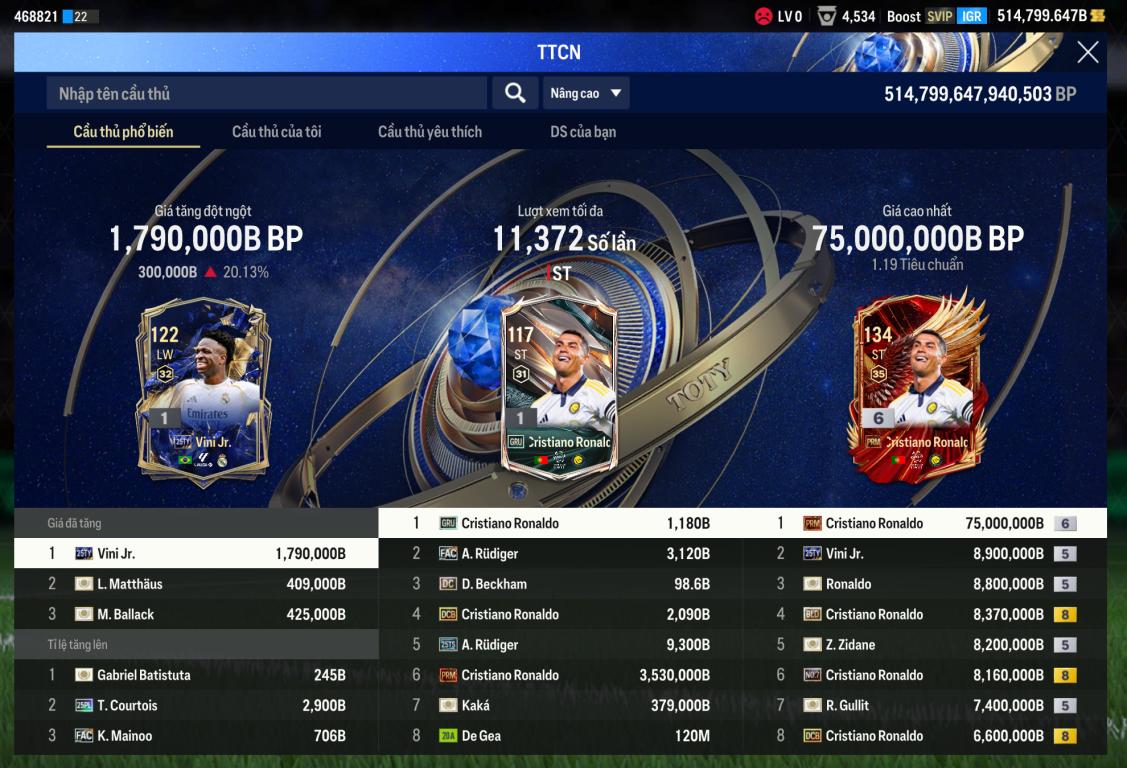Select the 122 LW Vini Jr. card
The width and height of the screenshot is (1127, 768).
pyautogui.click(x=203, y=388)
